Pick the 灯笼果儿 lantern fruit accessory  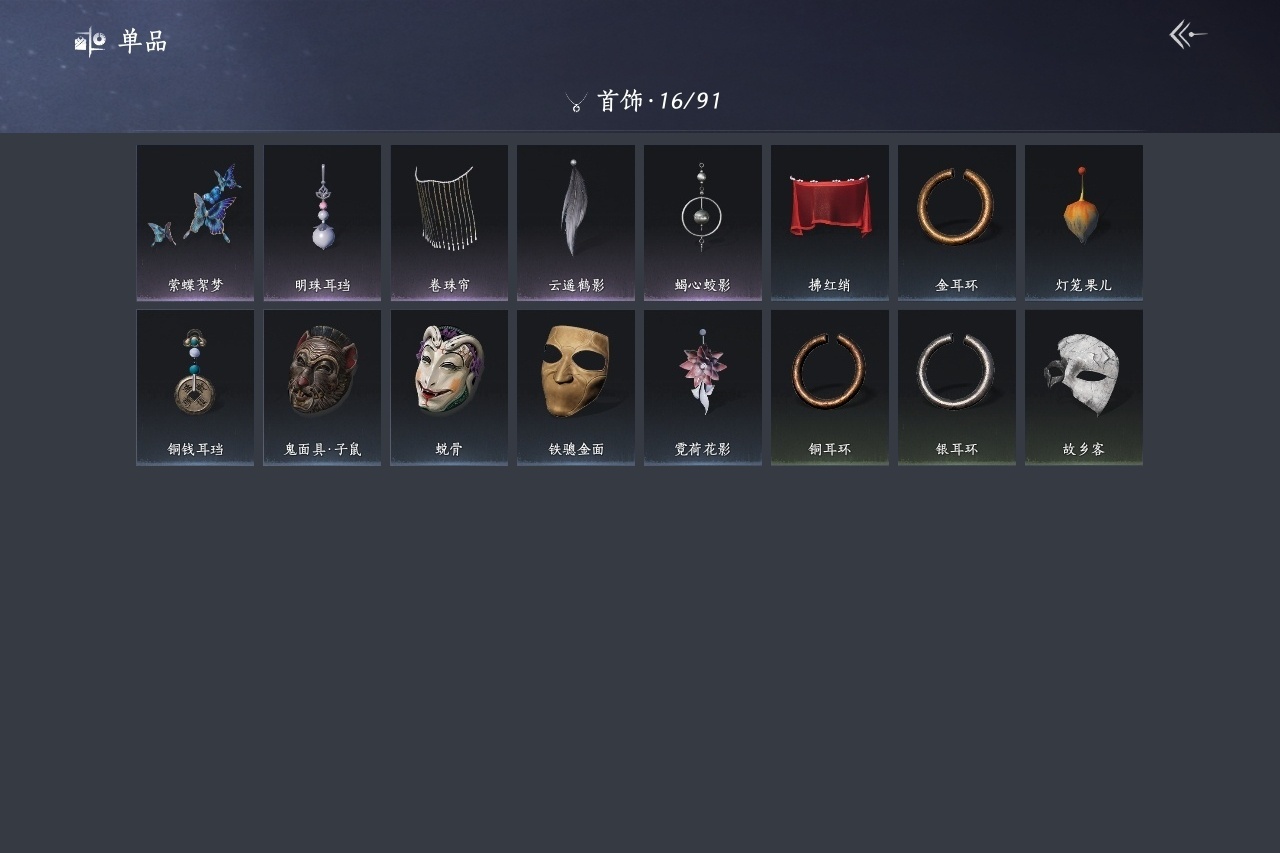(1084, 222)
